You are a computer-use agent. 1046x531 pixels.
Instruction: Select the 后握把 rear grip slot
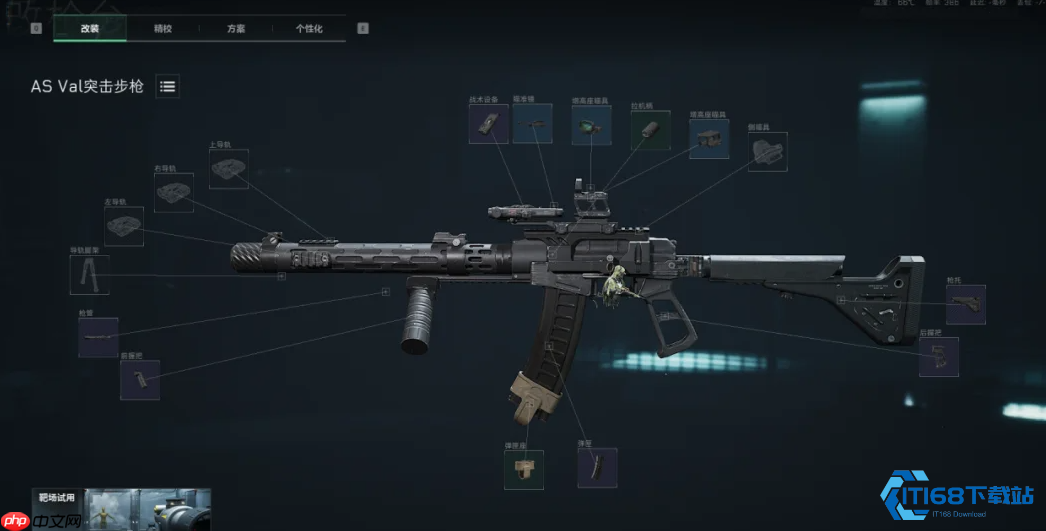tap(938, 357)
